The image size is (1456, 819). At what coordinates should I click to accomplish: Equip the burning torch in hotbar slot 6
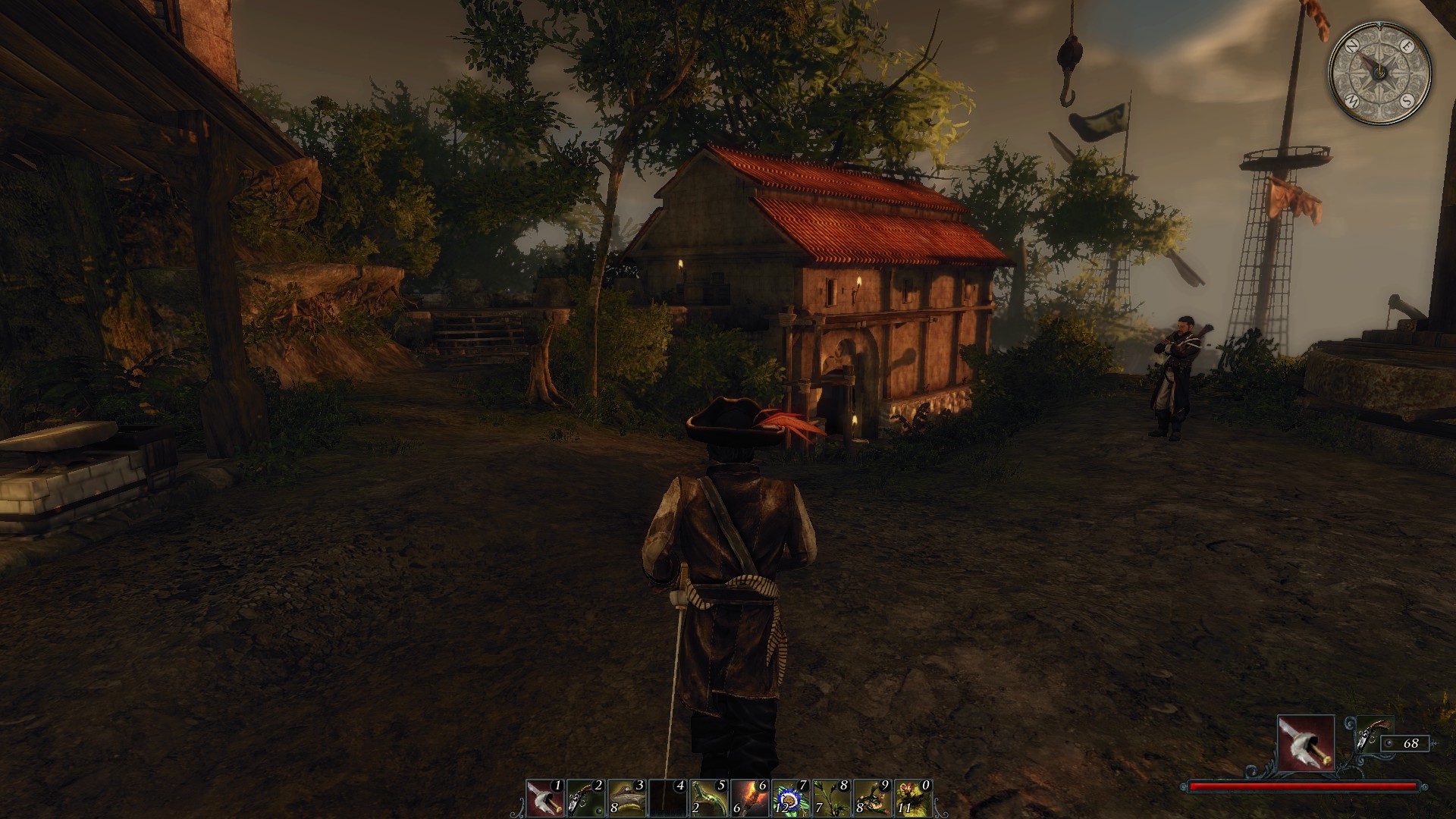click(750, 798)
